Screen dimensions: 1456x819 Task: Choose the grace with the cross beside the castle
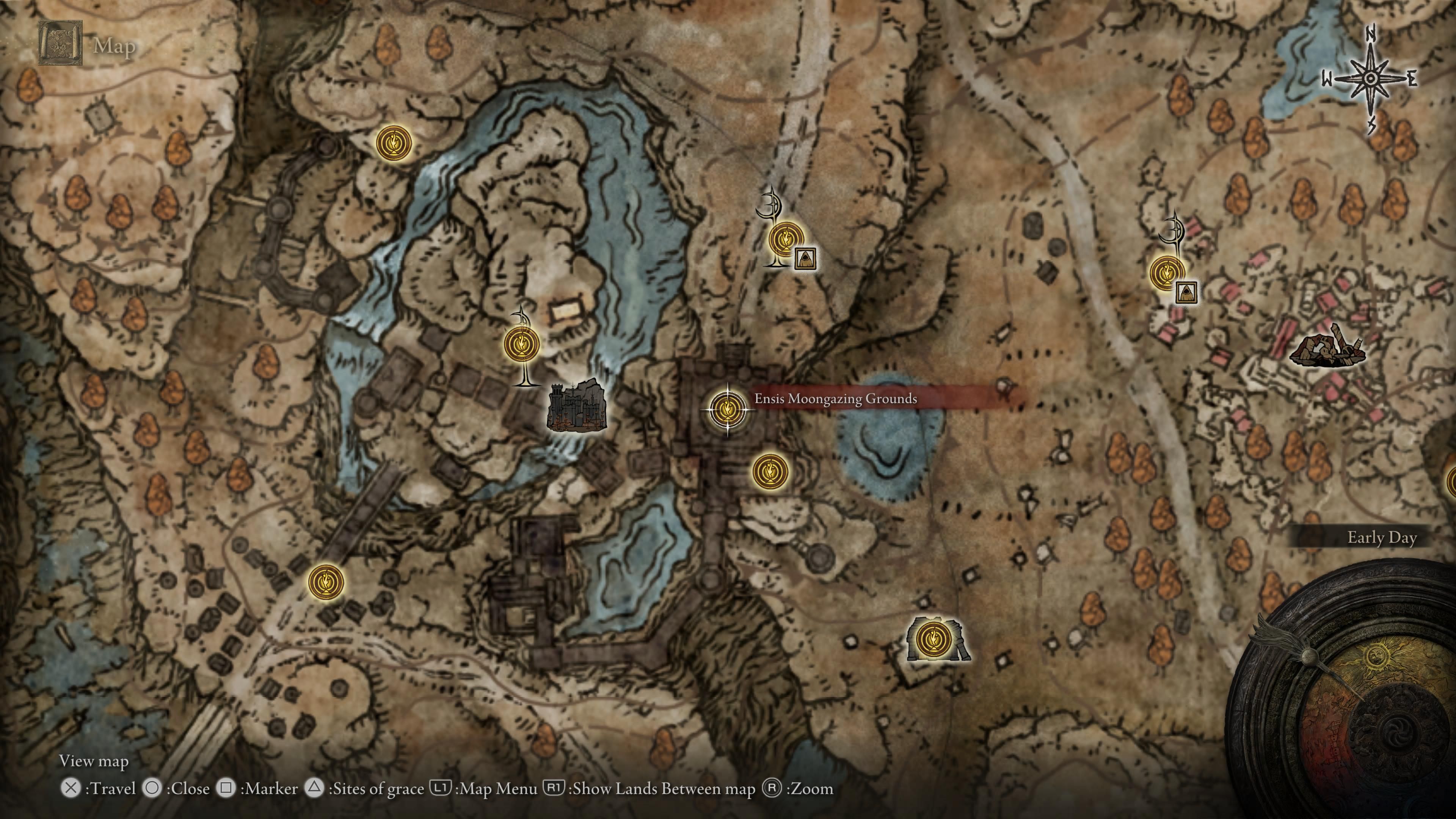[x=521, y=344]
